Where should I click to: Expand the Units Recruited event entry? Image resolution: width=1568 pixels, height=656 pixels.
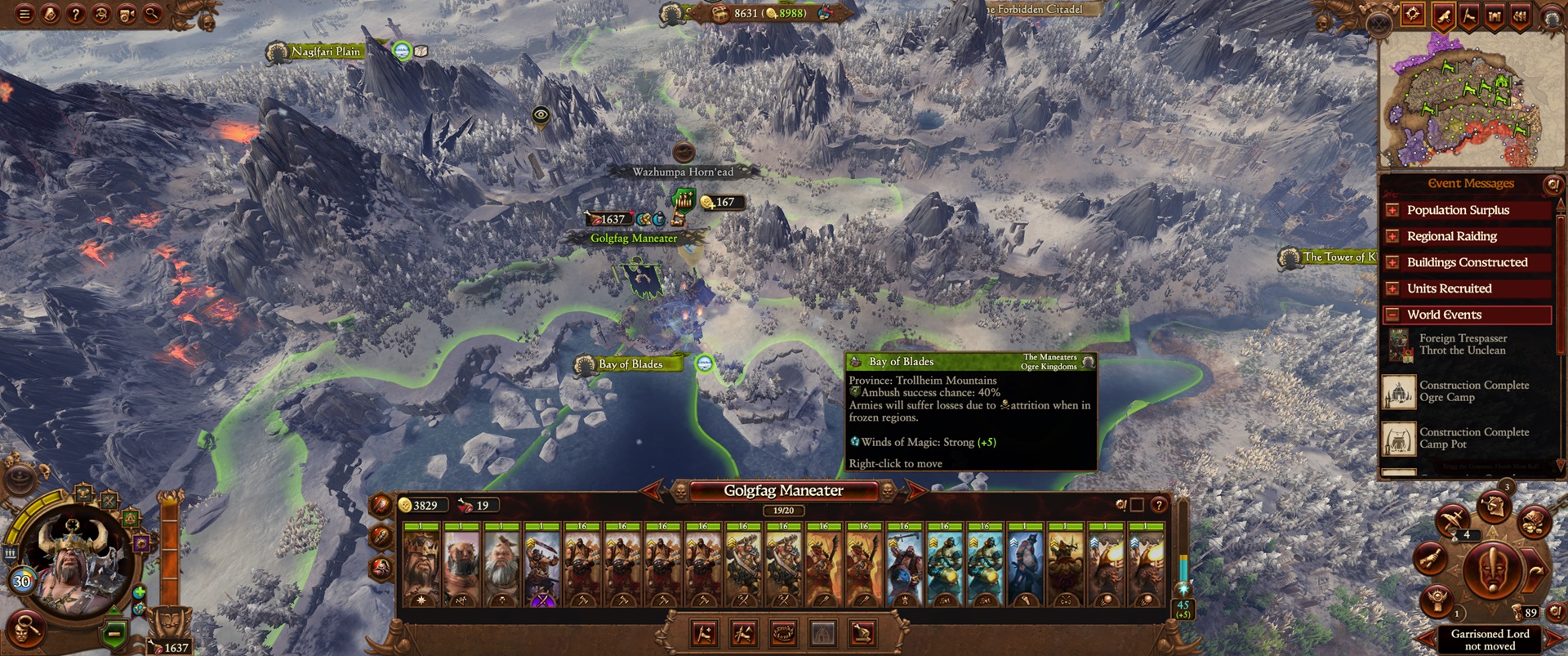[1393, 288]
